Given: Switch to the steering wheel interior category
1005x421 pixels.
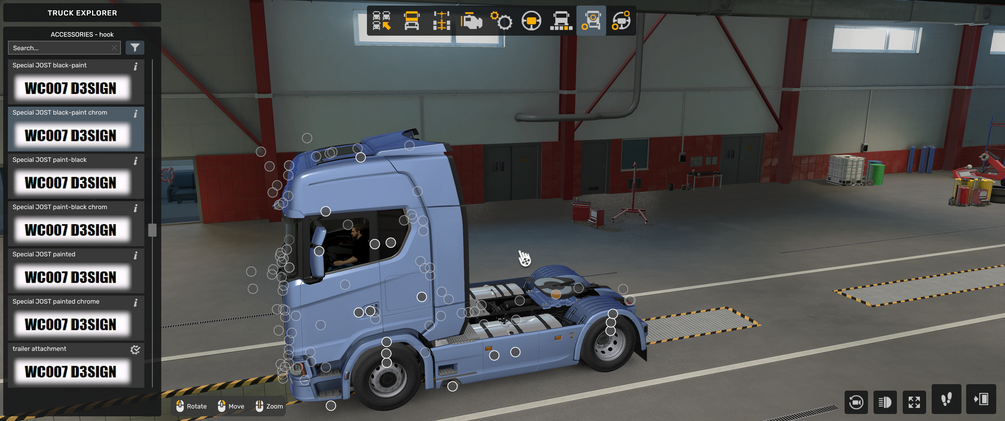Looking at the screenshot, I should (x=531, y=21).
